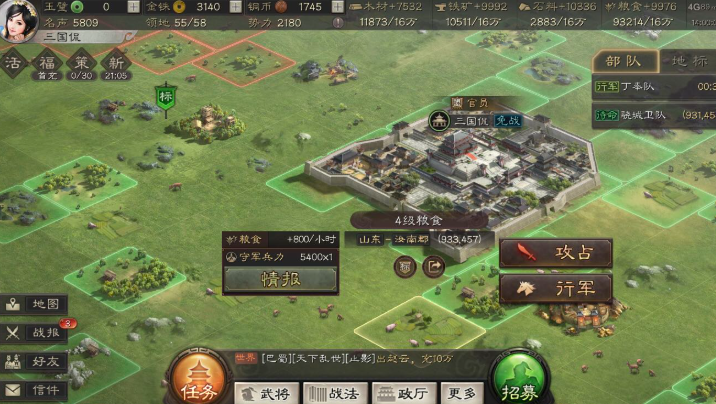Open the 武将 (Generals) menu

[267, 393]
